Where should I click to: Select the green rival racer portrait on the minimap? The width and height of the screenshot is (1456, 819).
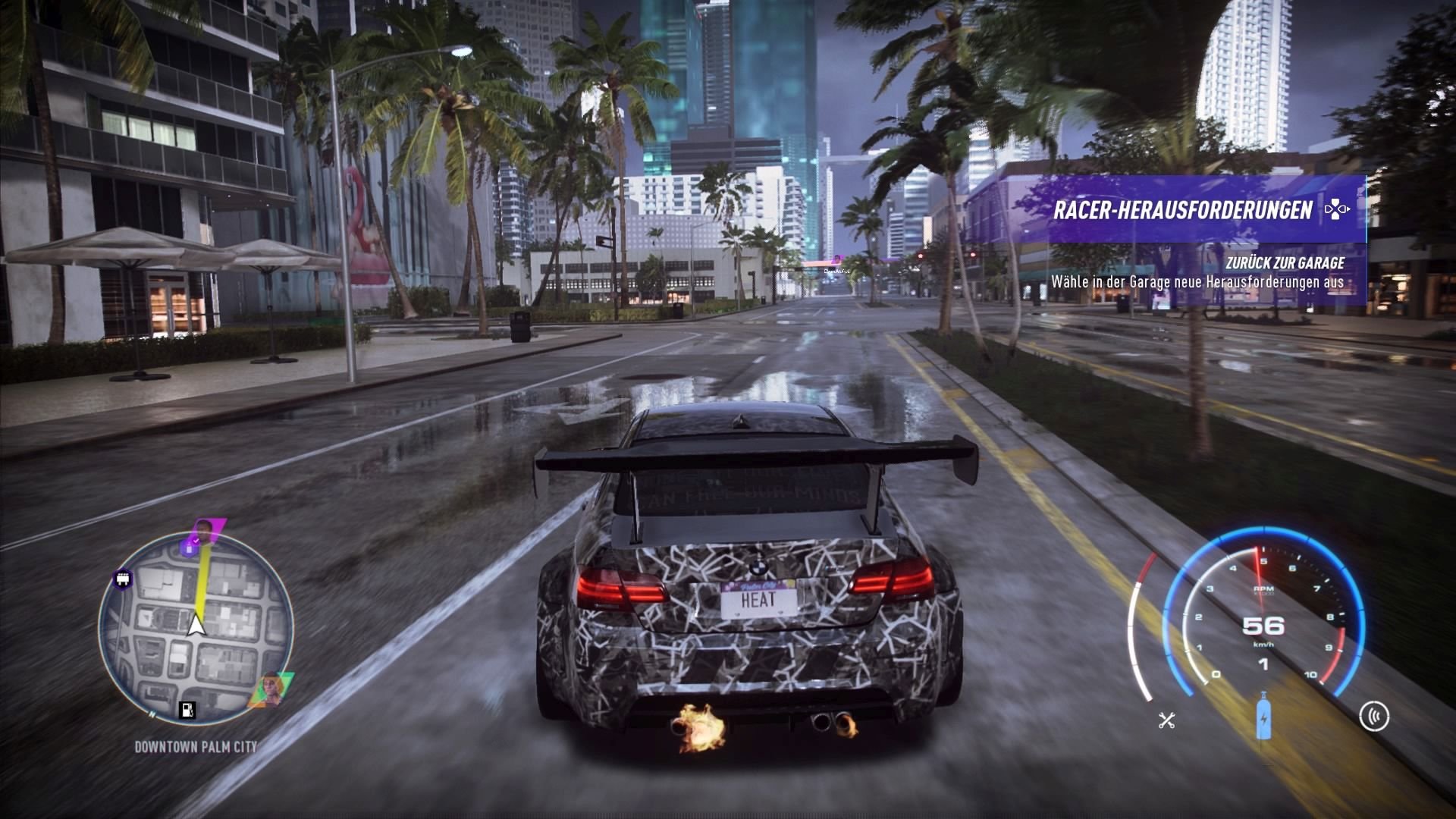tap(271, 687)
